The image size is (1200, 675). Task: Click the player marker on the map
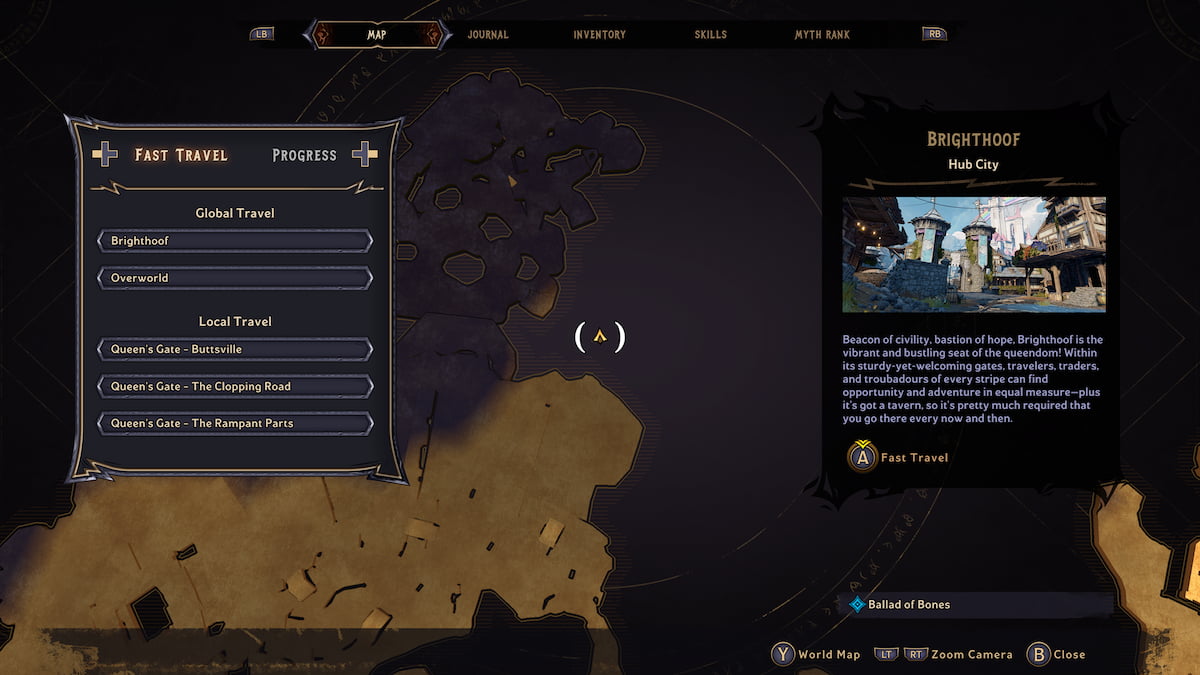(x=600, y=337)
